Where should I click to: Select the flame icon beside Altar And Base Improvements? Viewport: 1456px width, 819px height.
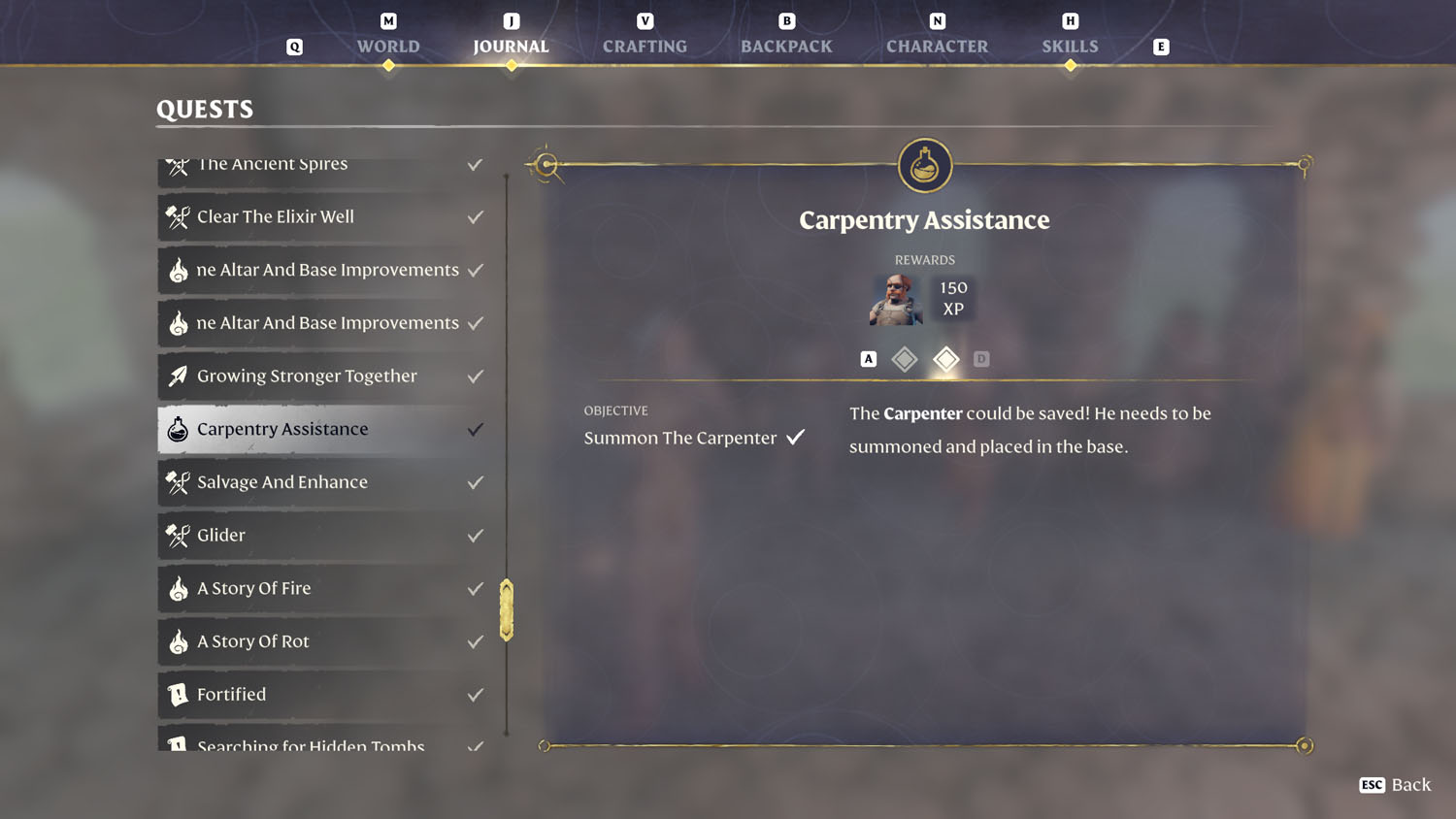click(179, 271)
